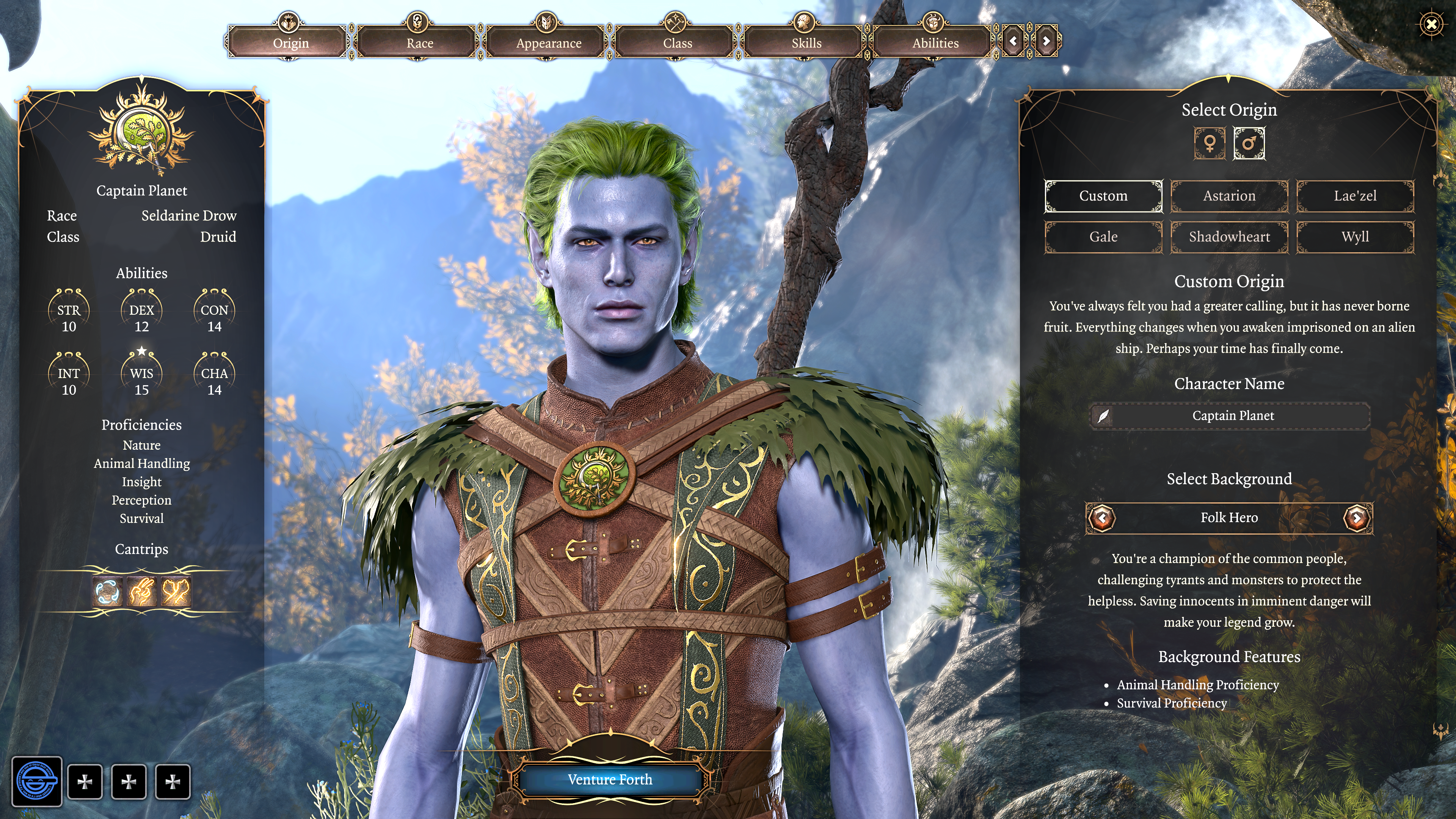
Task: Go to the Appearance tab
Action: click(548, 43)
